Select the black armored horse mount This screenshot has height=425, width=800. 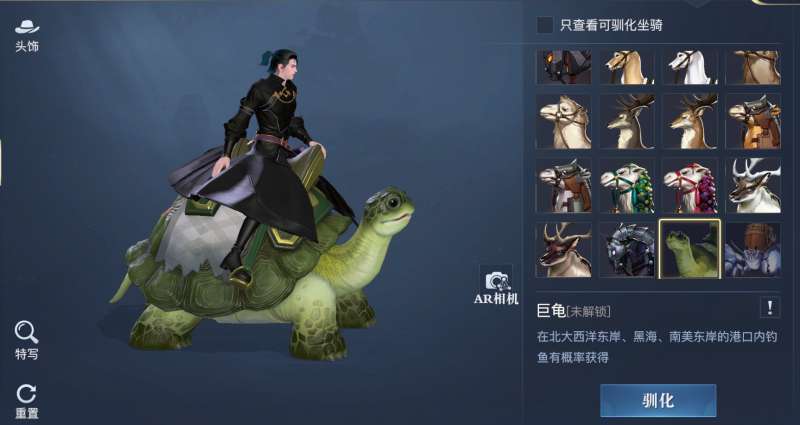(x=627, y=249)
